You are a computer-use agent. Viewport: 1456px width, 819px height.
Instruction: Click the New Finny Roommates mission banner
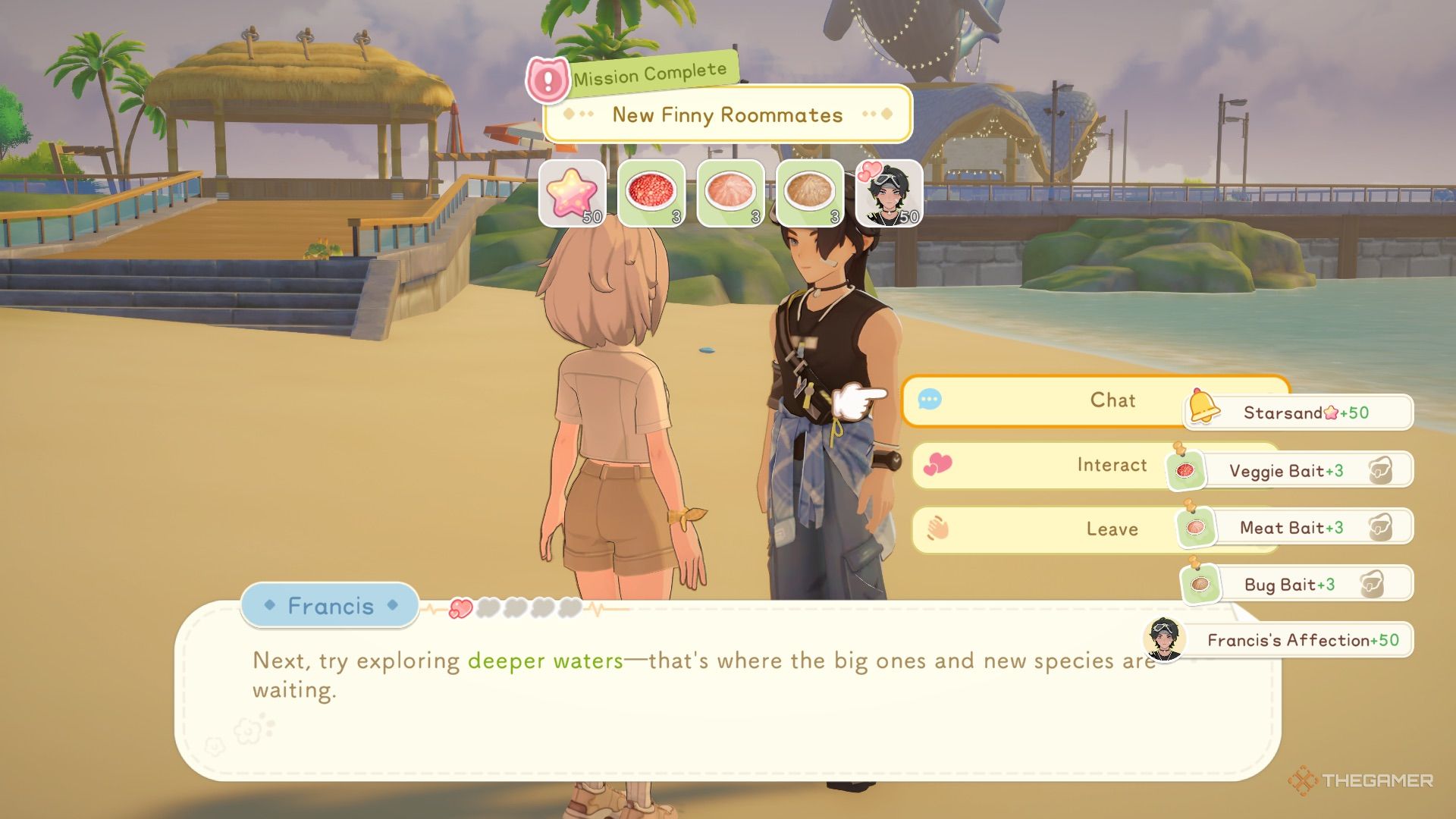pyautogui.click(x=727, y=115)
